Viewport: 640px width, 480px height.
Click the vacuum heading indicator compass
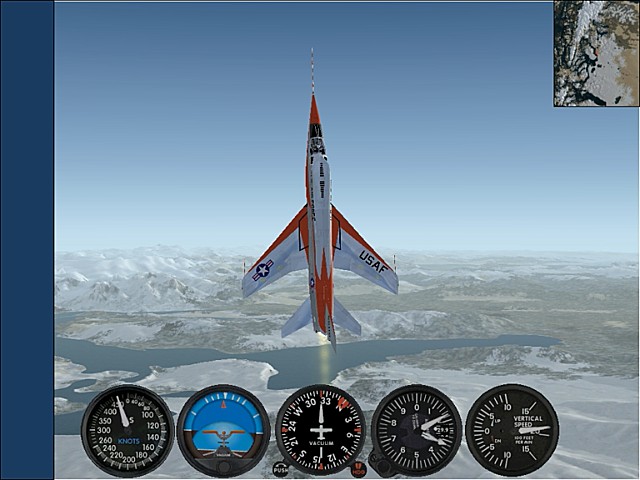(320, 430)
